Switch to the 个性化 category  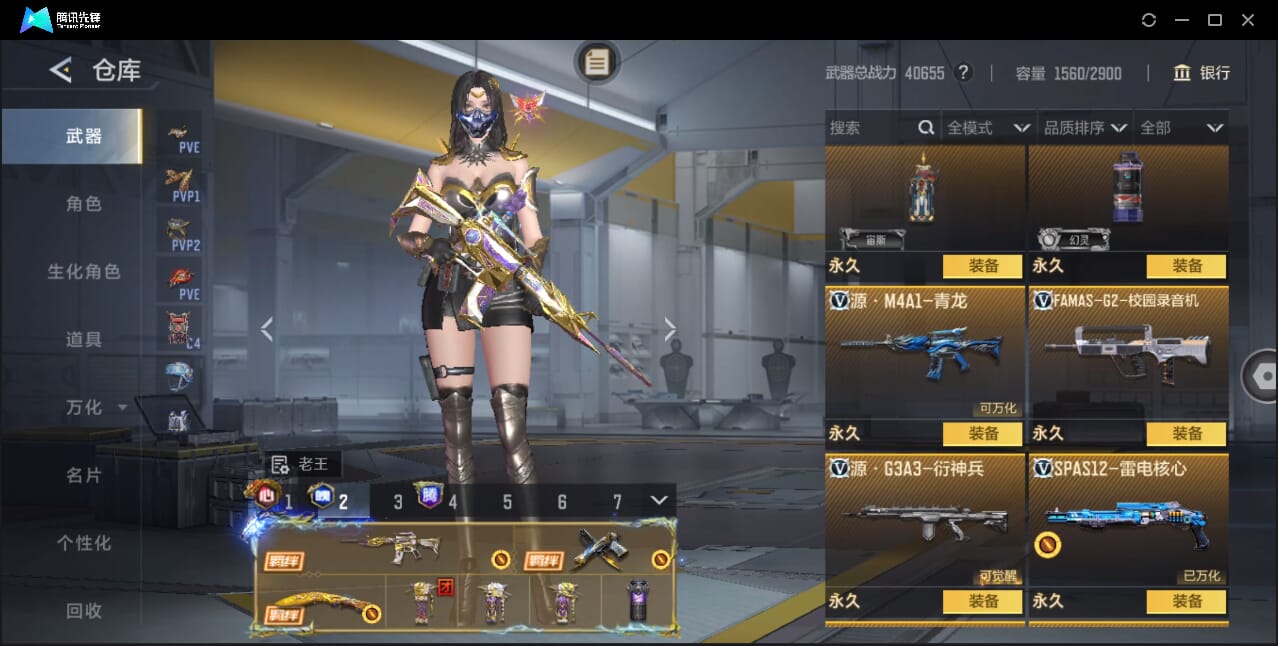pyautogui.click(x=84, y=543)
